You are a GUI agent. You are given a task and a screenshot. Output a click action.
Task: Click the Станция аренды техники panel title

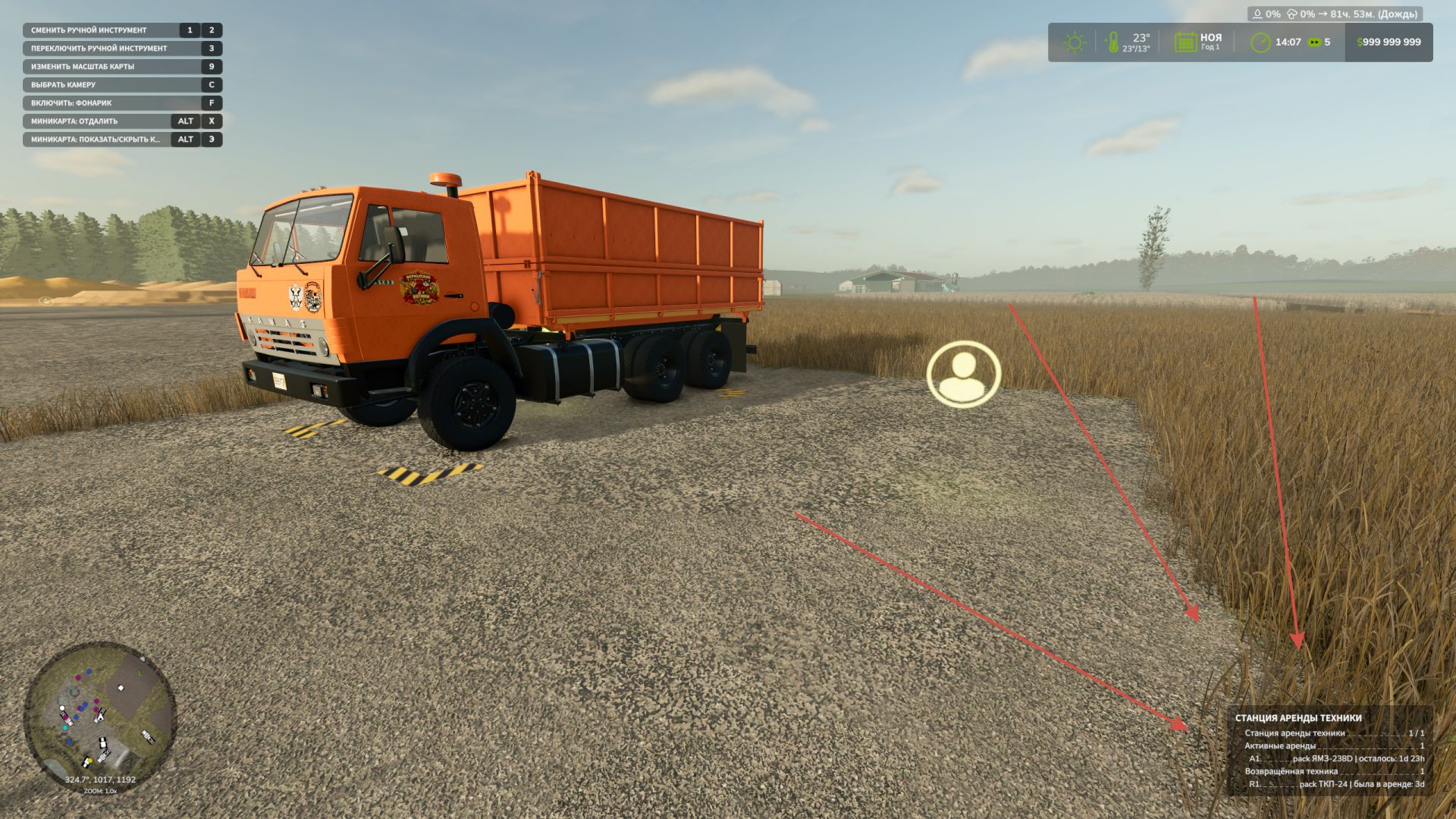[x=1298, y=717]
